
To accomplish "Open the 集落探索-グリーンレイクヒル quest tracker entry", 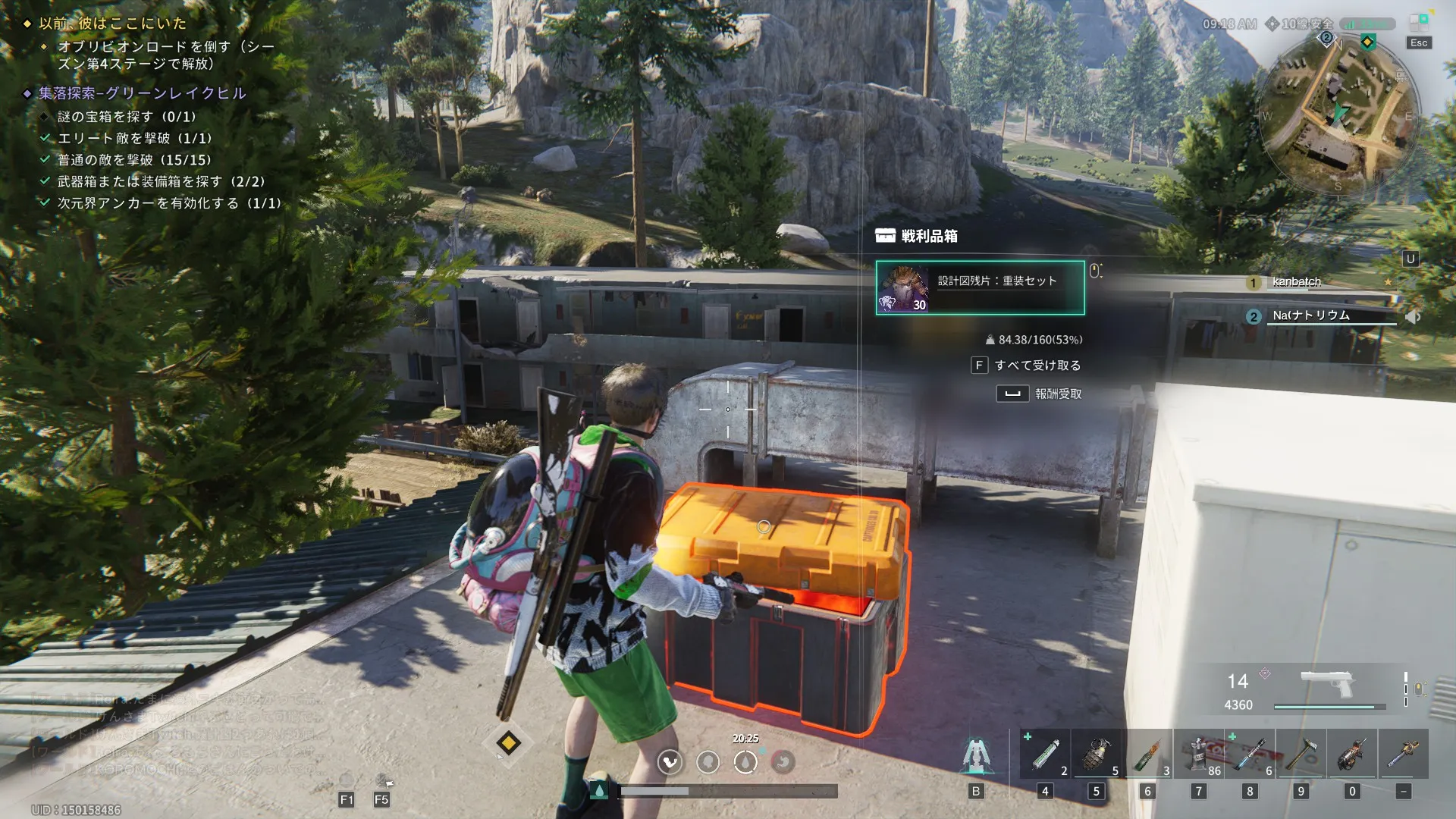I will 143,93.
